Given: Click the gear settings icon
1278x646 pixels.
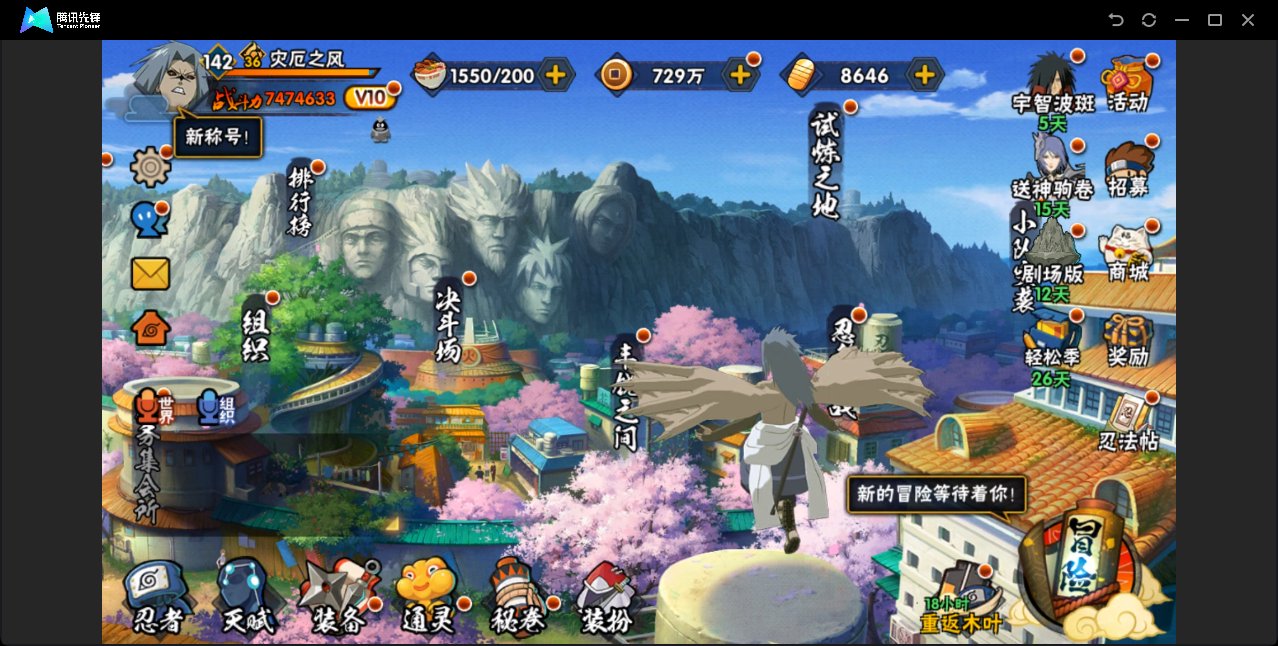Looking at the screenshot, I should click(150, 167).
